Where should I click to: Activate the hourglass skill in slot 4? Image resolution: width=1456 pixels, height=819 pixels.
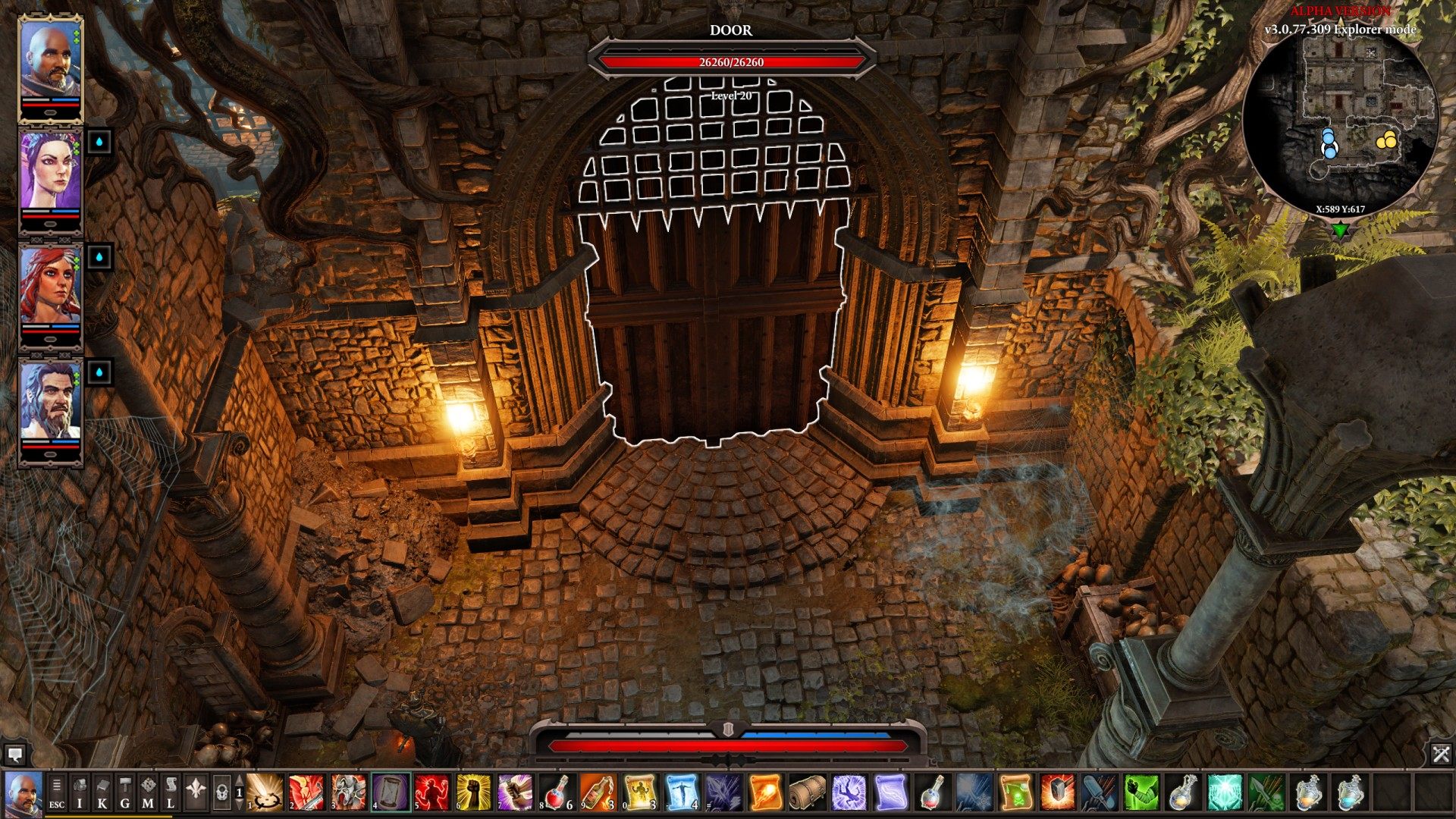[x=391, y=792]
